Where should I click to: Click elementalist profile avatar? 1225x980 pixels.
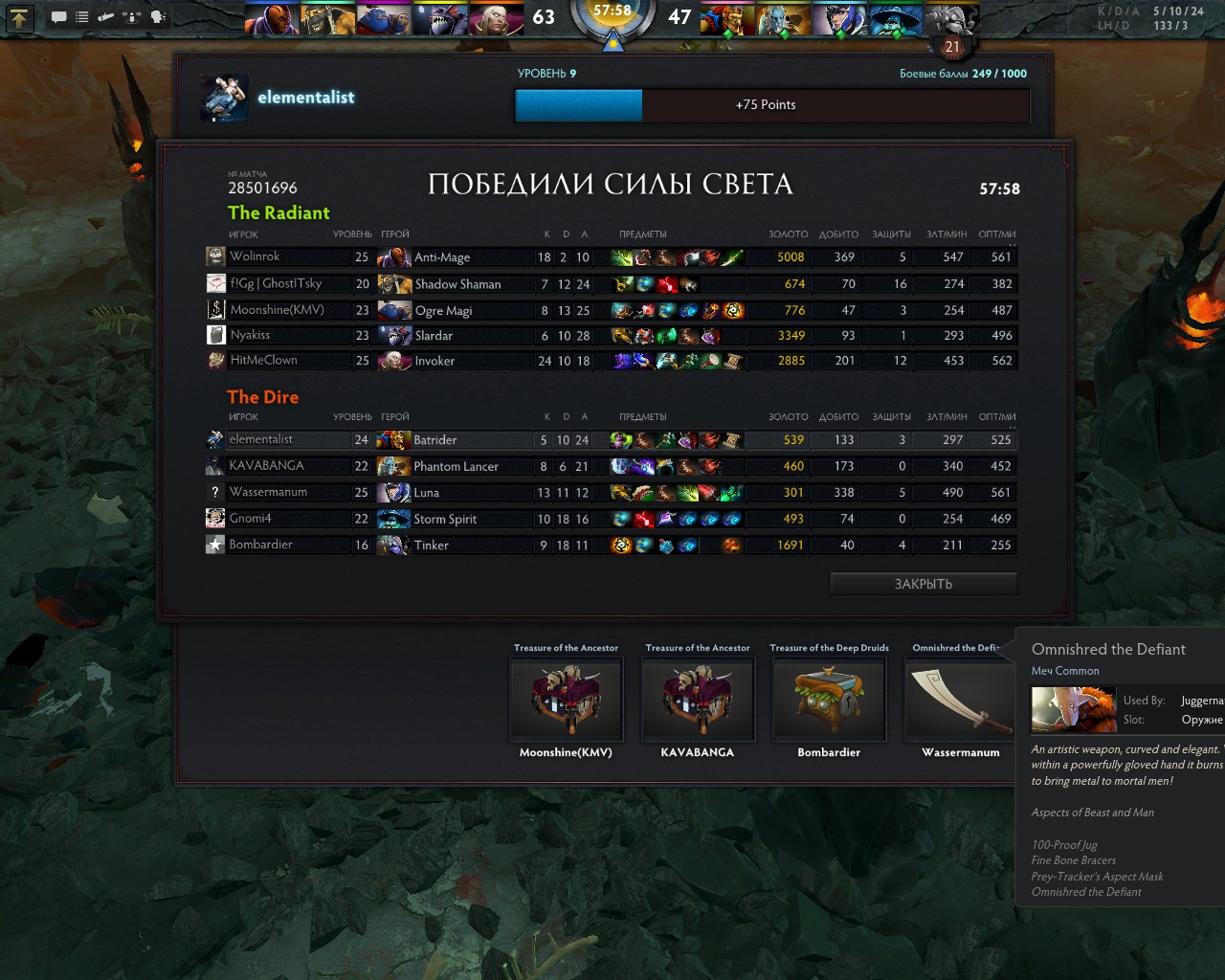[x=225, y=98]
